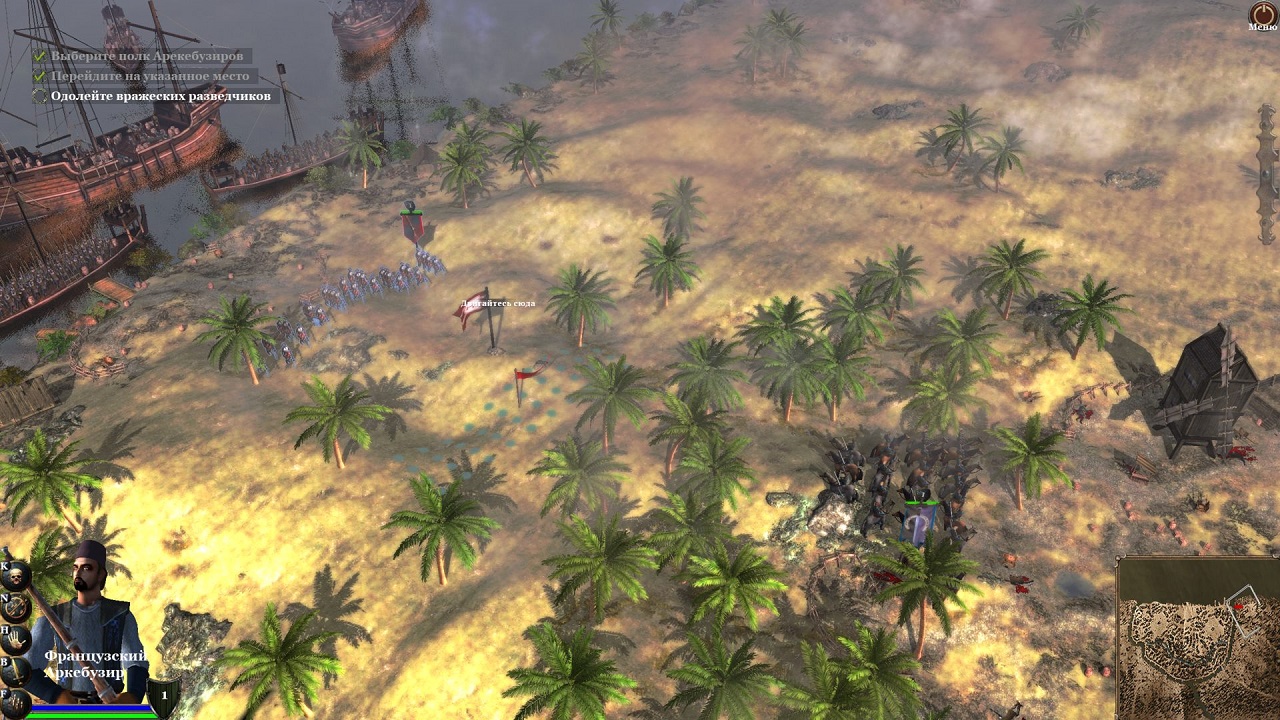
Task: Choose the sword melee command icon
Action: 15,669
